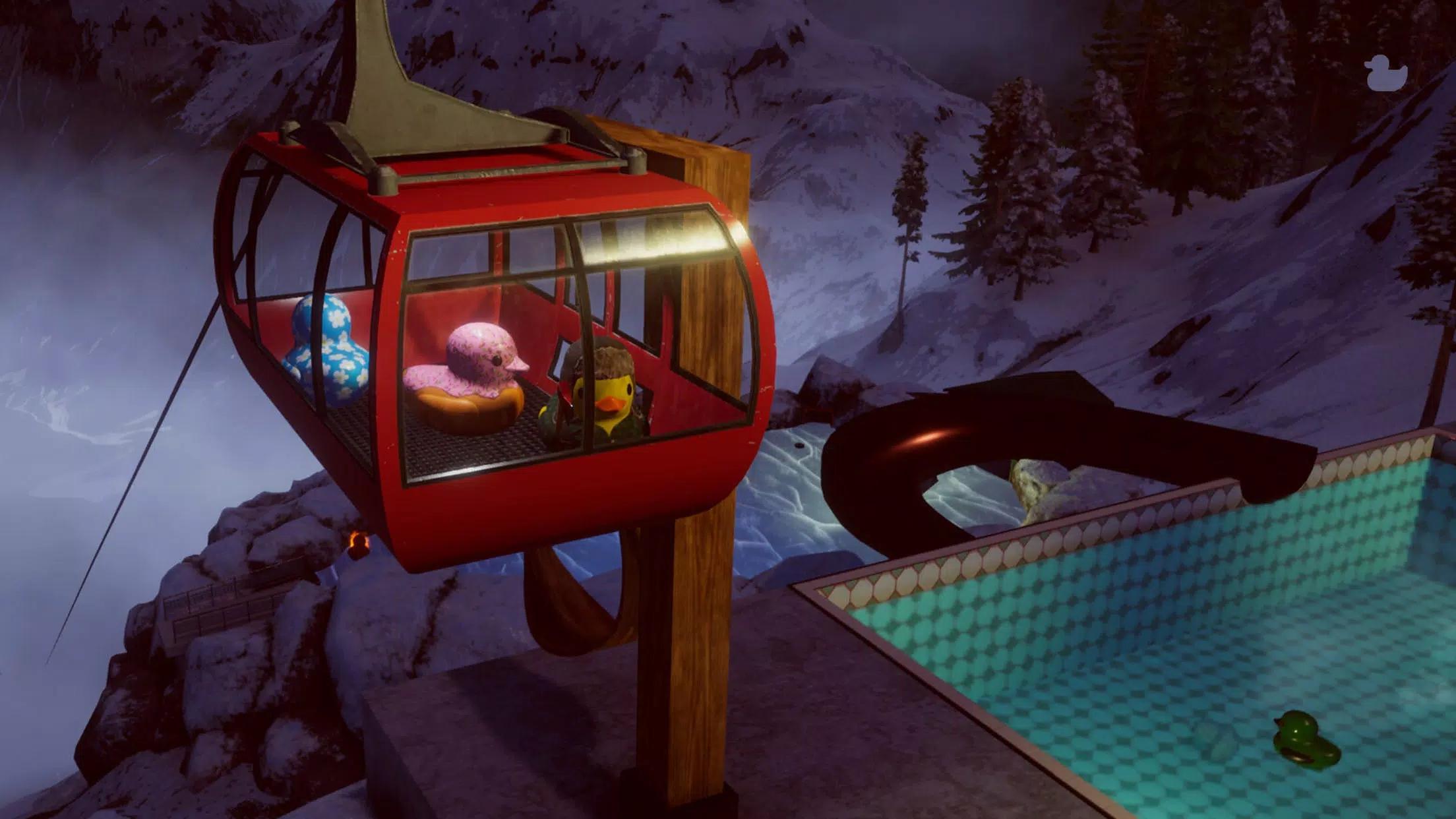The height and width of the screenshot is (819, 1456).
Task: Click the duck icon in the corner
Action: (1385, 72)
